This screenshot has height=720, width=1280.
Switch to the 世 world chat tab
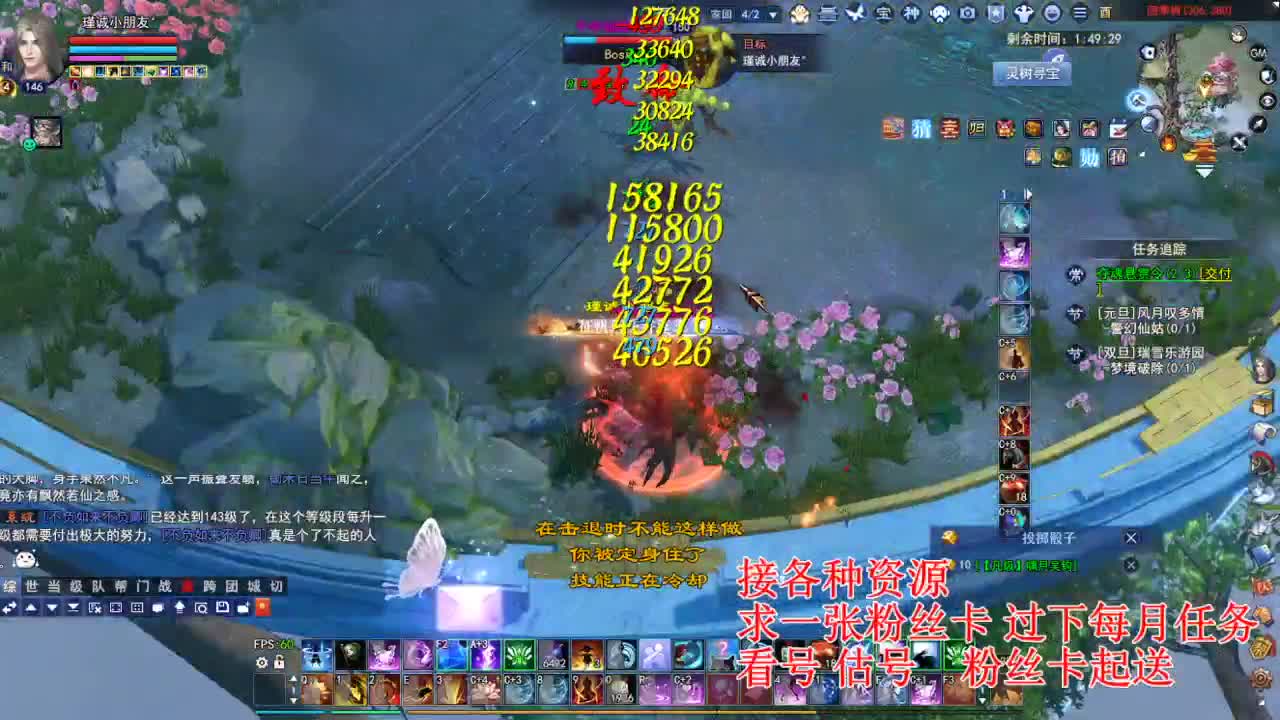point(30,584)
